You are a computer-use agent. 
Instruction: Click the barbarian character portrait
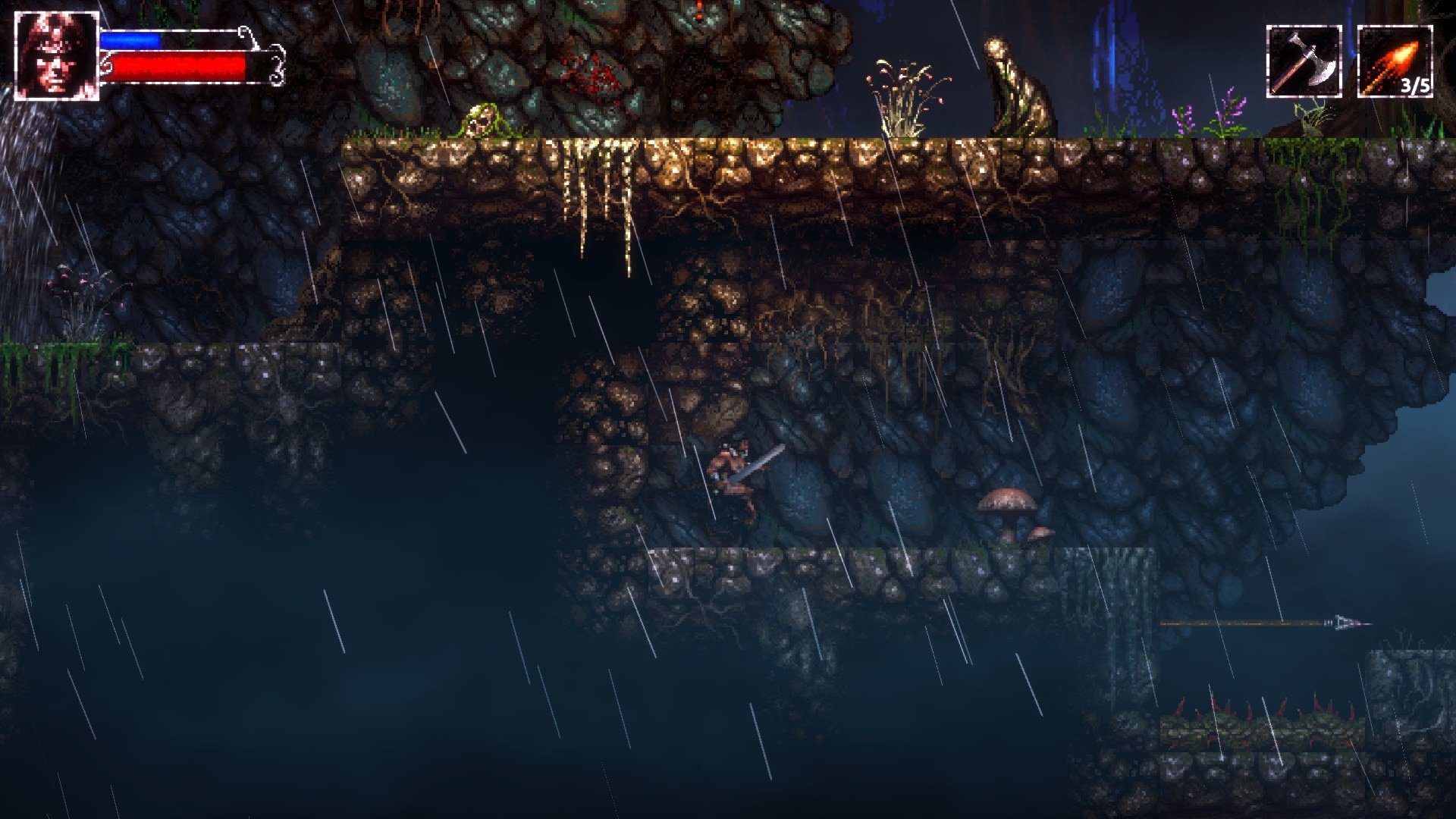56,56
